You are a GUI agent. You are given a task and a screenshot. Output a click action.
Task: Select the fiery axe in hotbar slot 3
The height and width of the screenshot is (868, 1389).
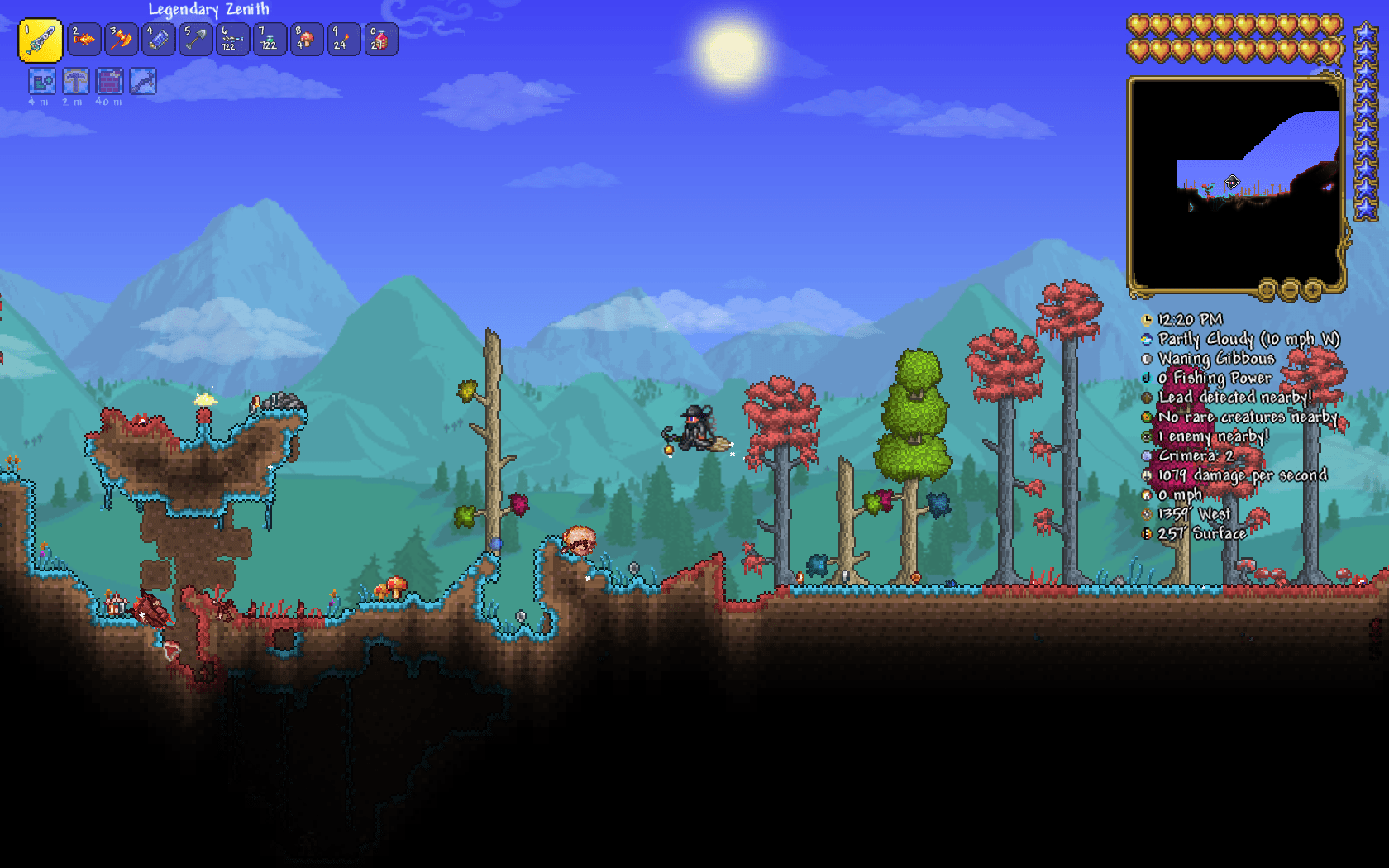[x=122, y=39]
